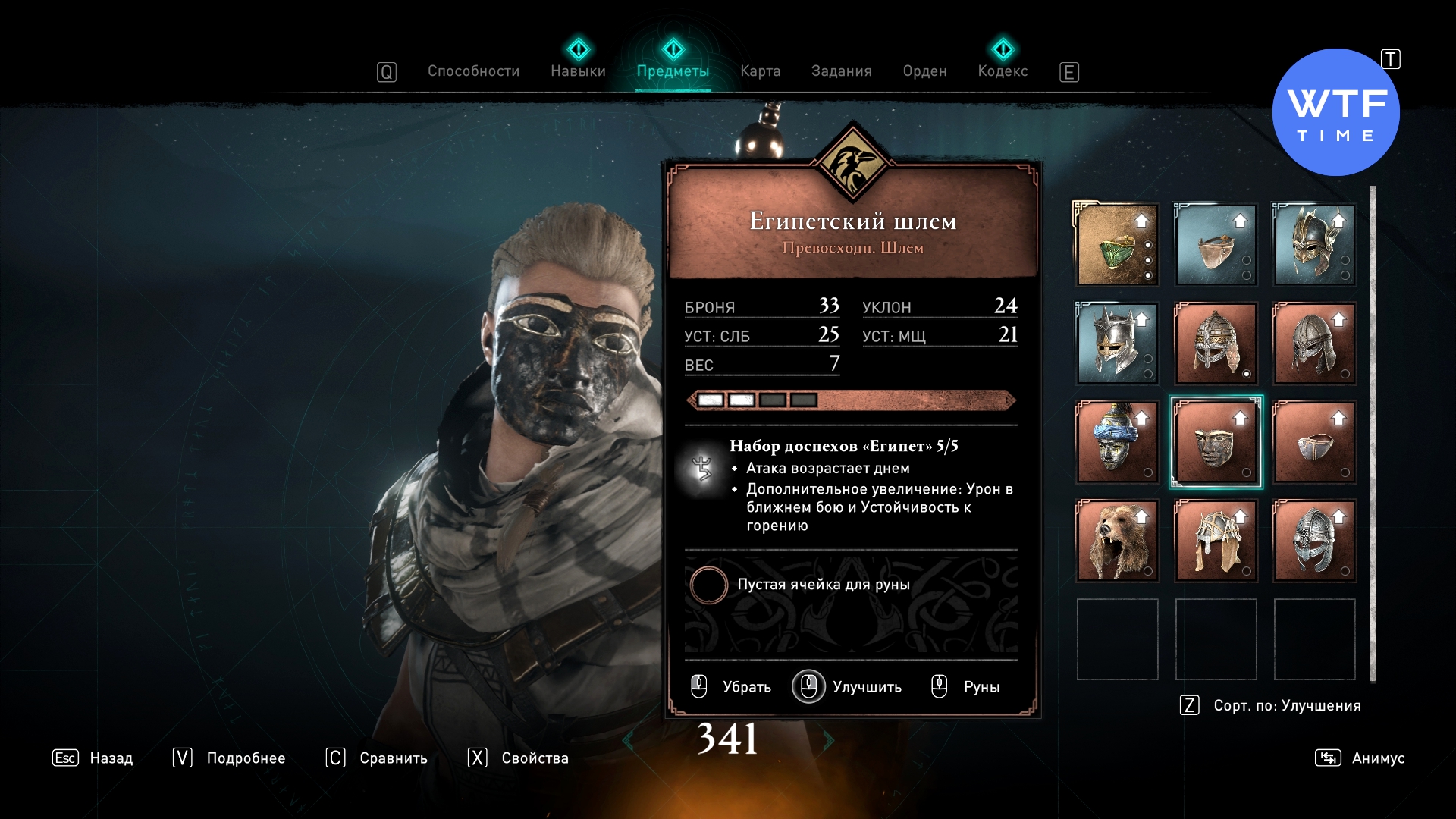This screenshot has width=1456, height=819.
Task: Switch to the Навыки tab
Action: (x=578, y=71)
